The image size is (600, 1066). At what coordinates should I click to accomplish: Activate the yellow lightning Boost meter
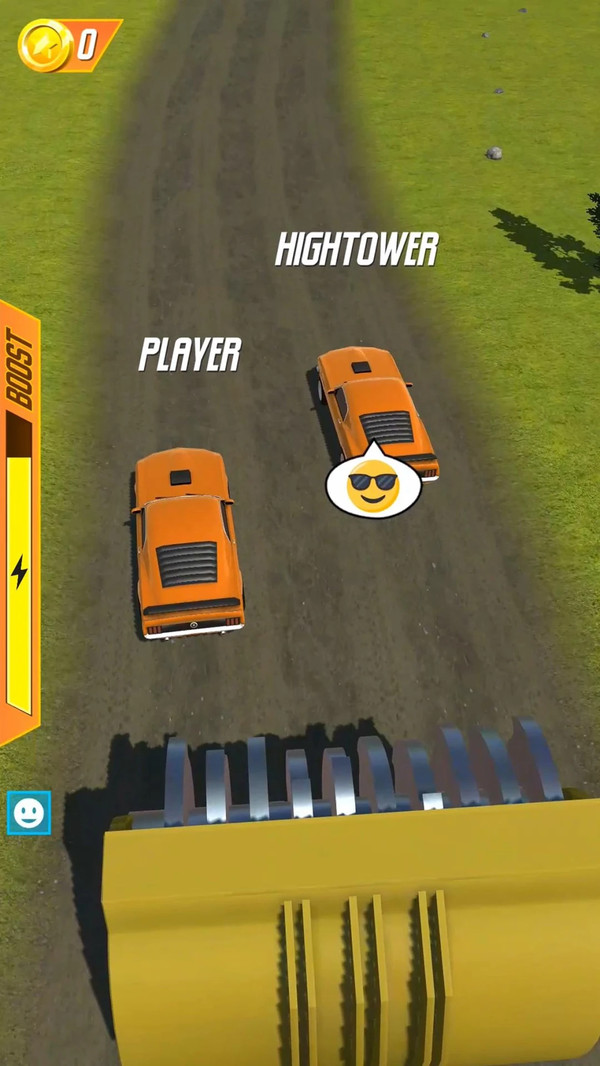pos(19,572)
